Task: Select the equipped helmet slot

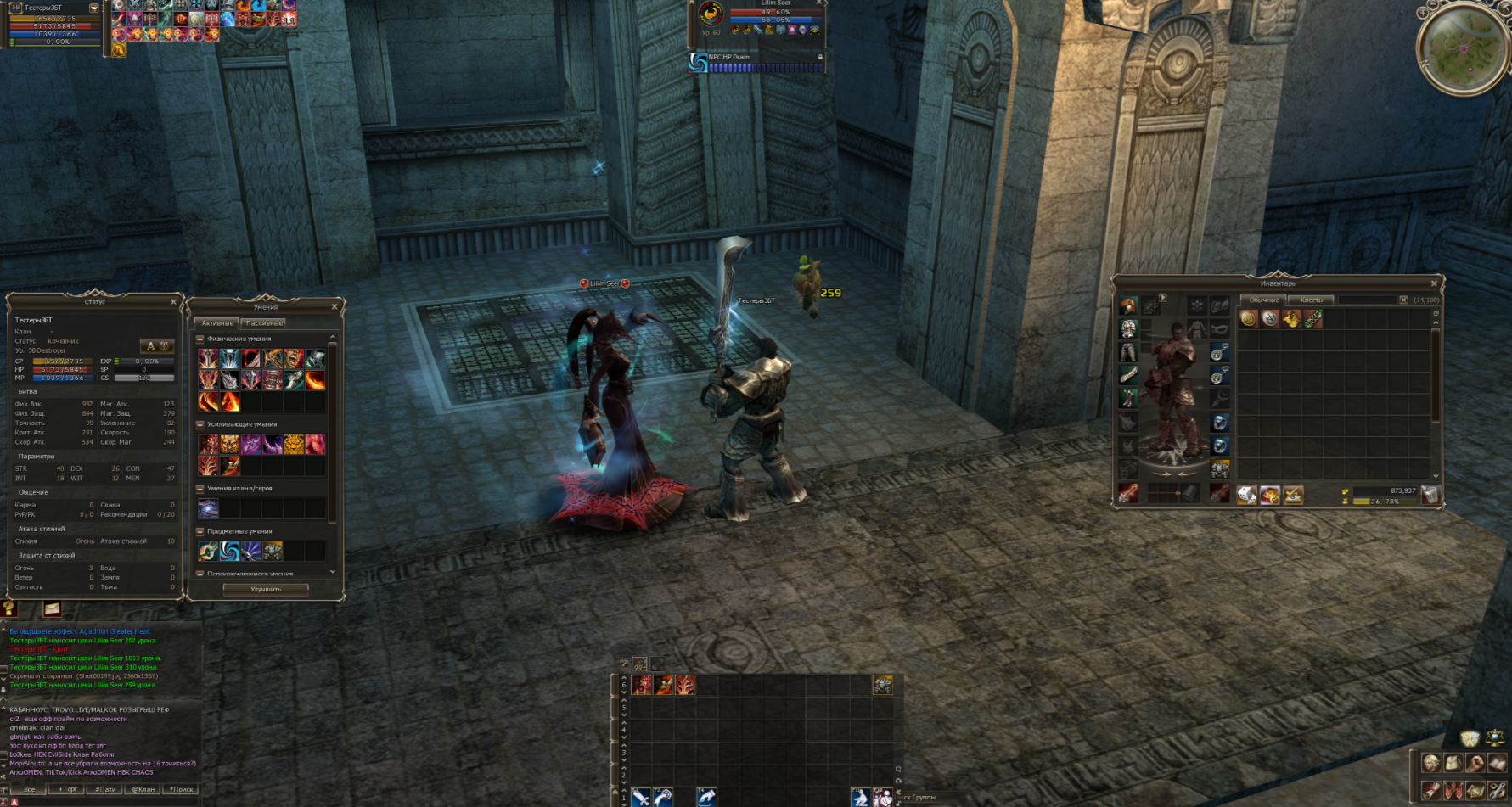Action: click(x=1128, y=306)
